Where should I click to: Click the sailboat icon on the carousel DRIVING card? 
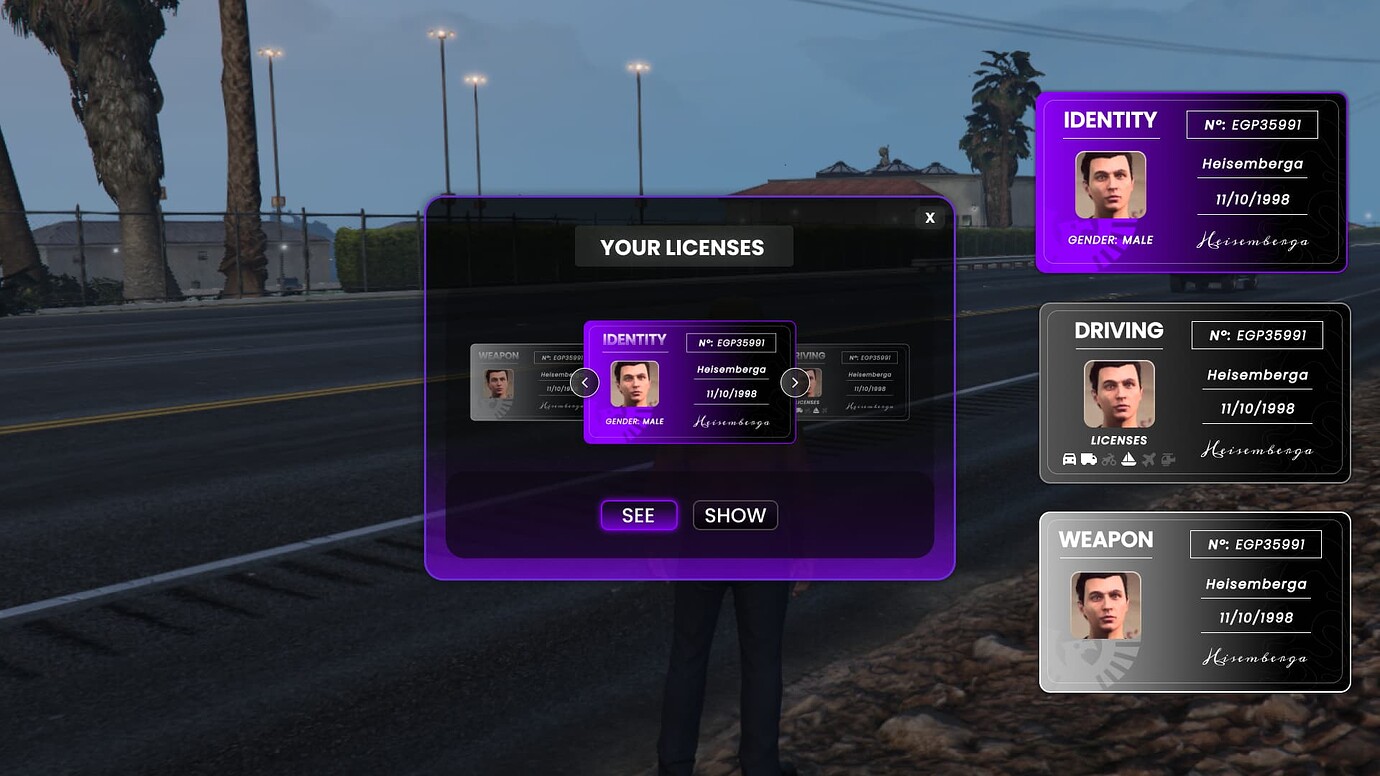point(816,410)
